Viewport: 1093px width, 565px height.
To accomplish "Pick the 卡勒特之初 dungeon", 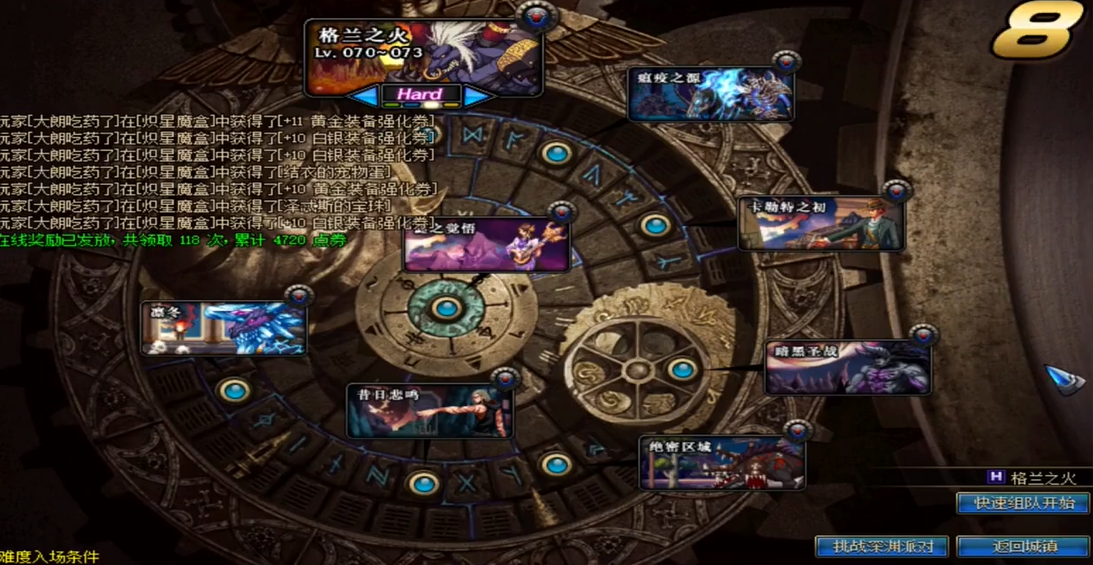I will 821,224.
